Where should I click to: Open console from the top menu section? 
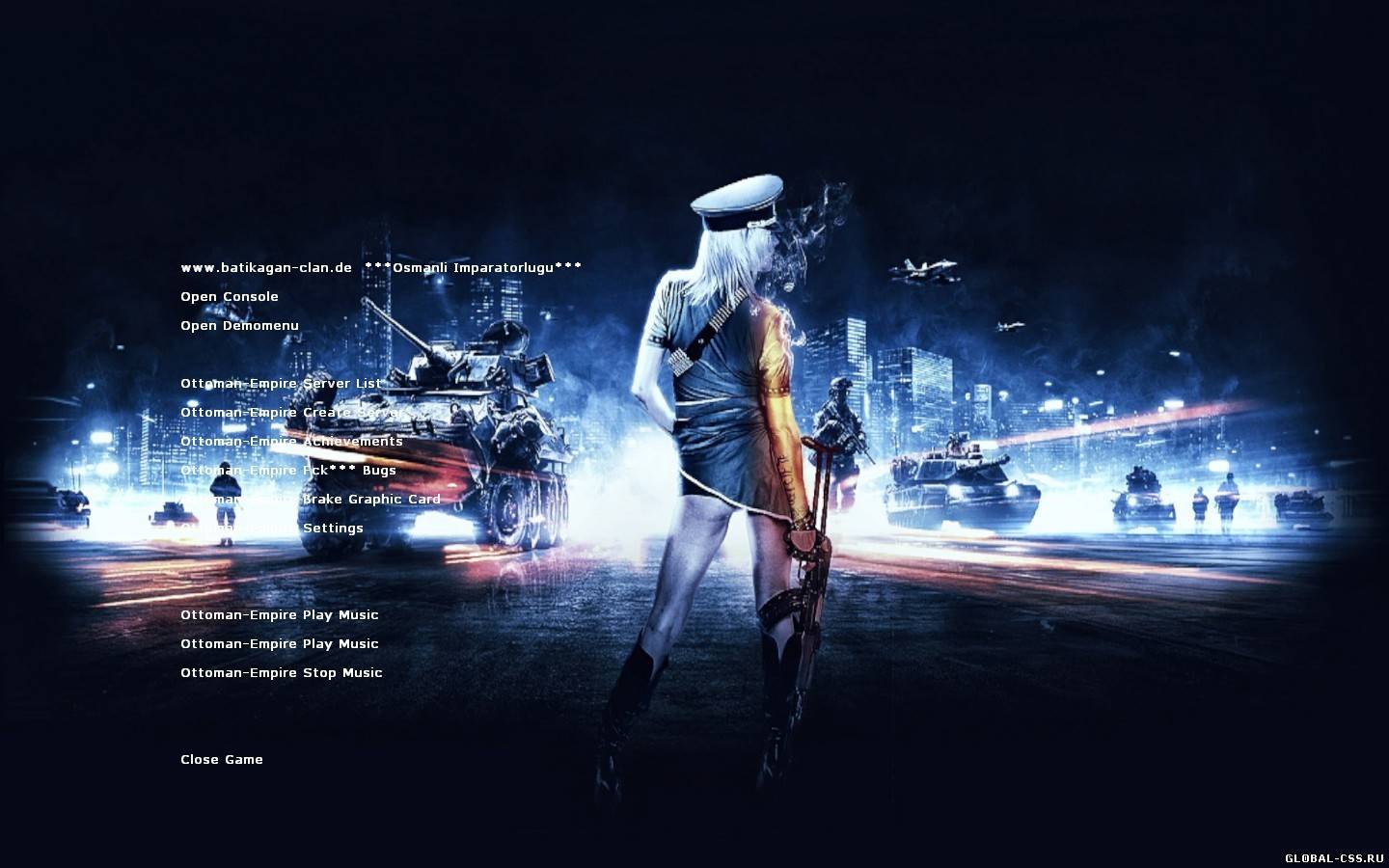[x=229, y=296]
